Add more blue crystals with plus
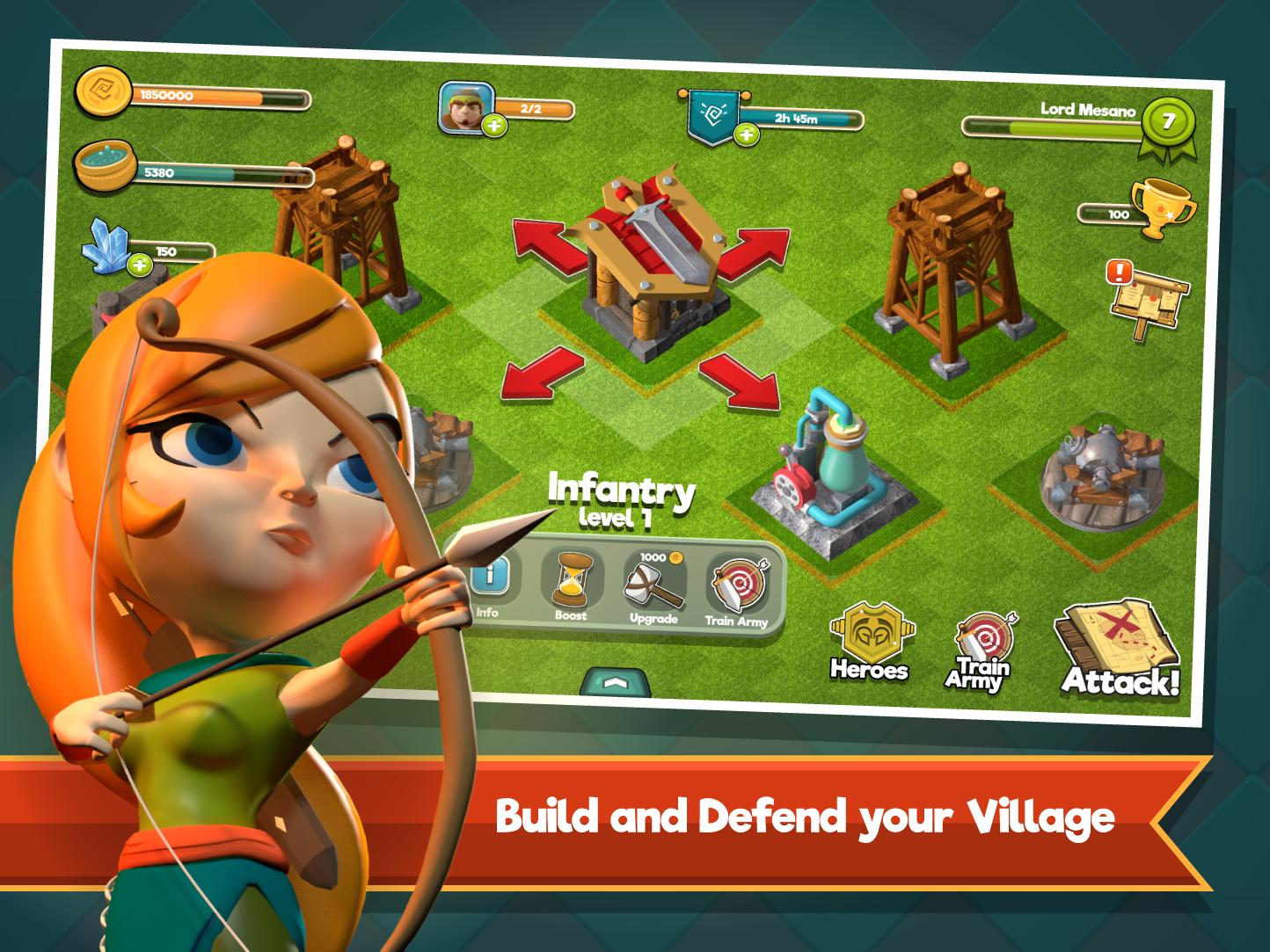Viewport: 1270px width, 952px height. coord(139,264)
